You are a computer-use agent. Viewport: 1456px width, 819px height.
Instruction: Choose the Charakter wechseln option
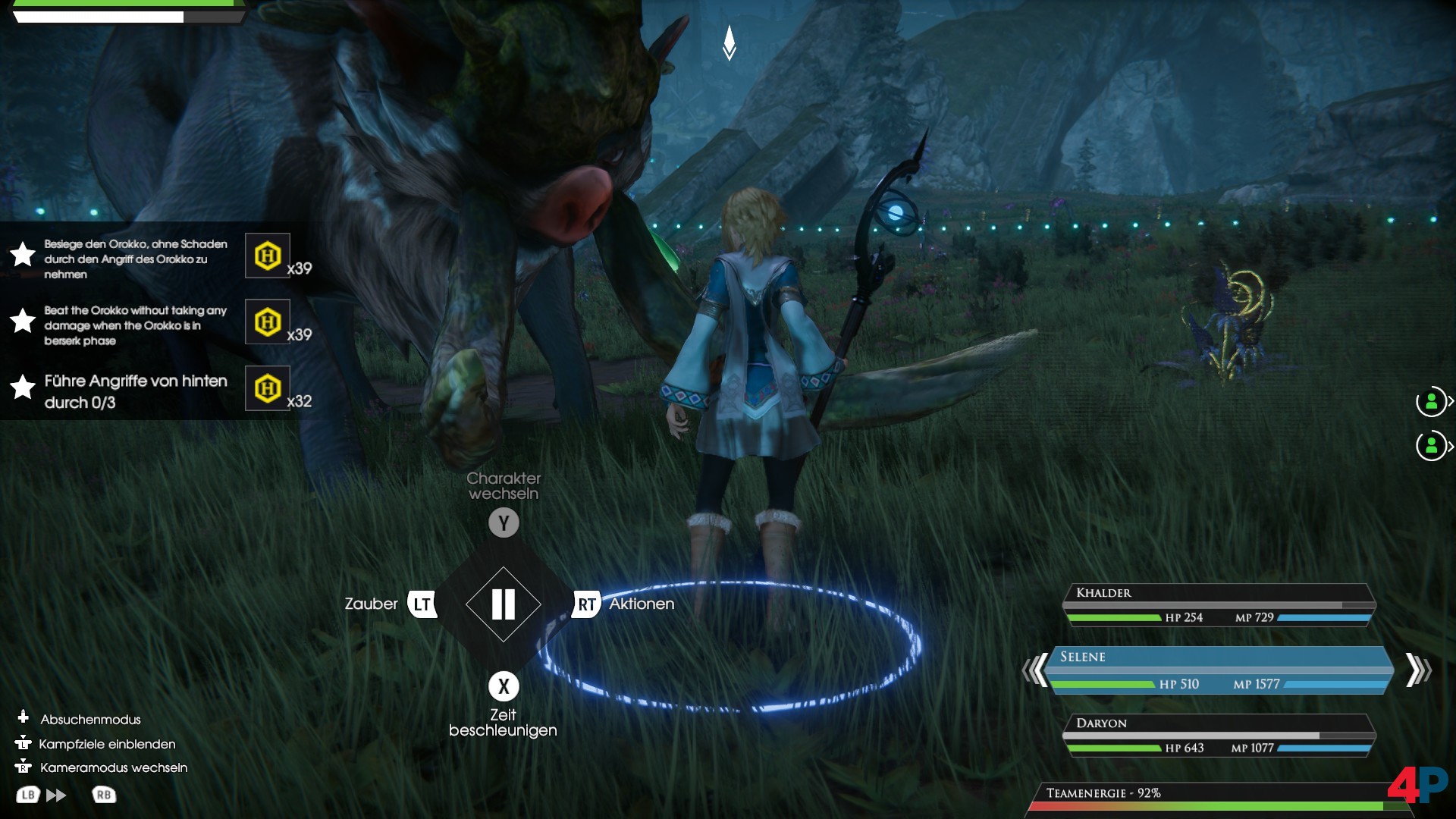[504, 522]
